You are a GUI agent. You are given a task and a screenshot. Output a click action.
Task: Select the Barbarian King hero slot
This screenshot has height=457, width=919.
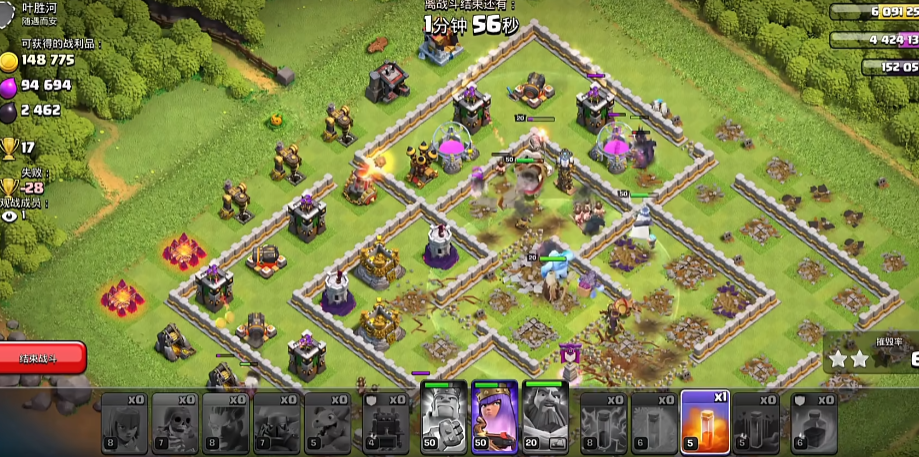tap(443, 414)
